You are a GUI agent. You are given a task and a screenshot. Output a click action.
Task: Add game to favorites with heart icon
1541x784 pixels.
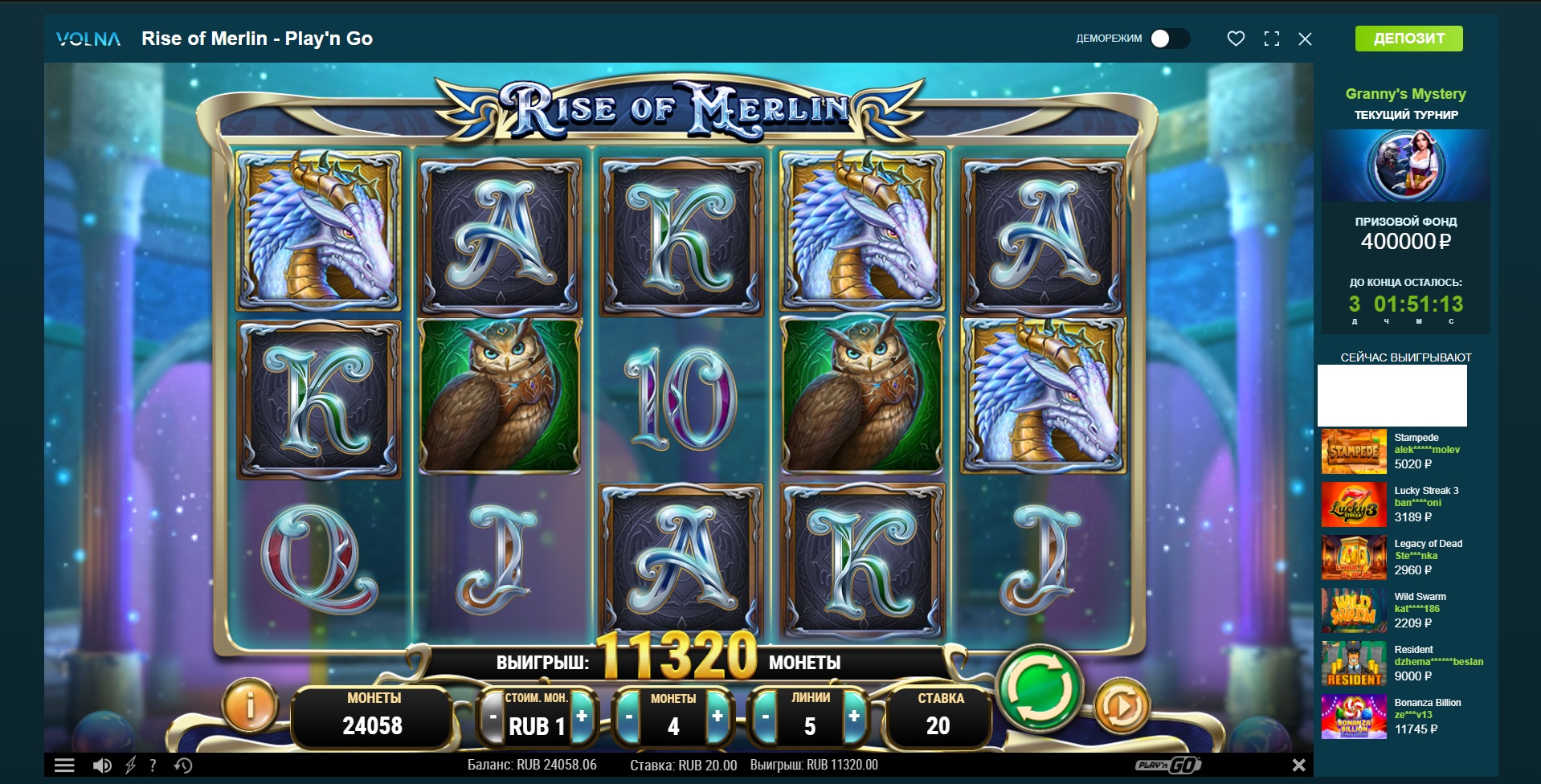tap(1236, 39)
